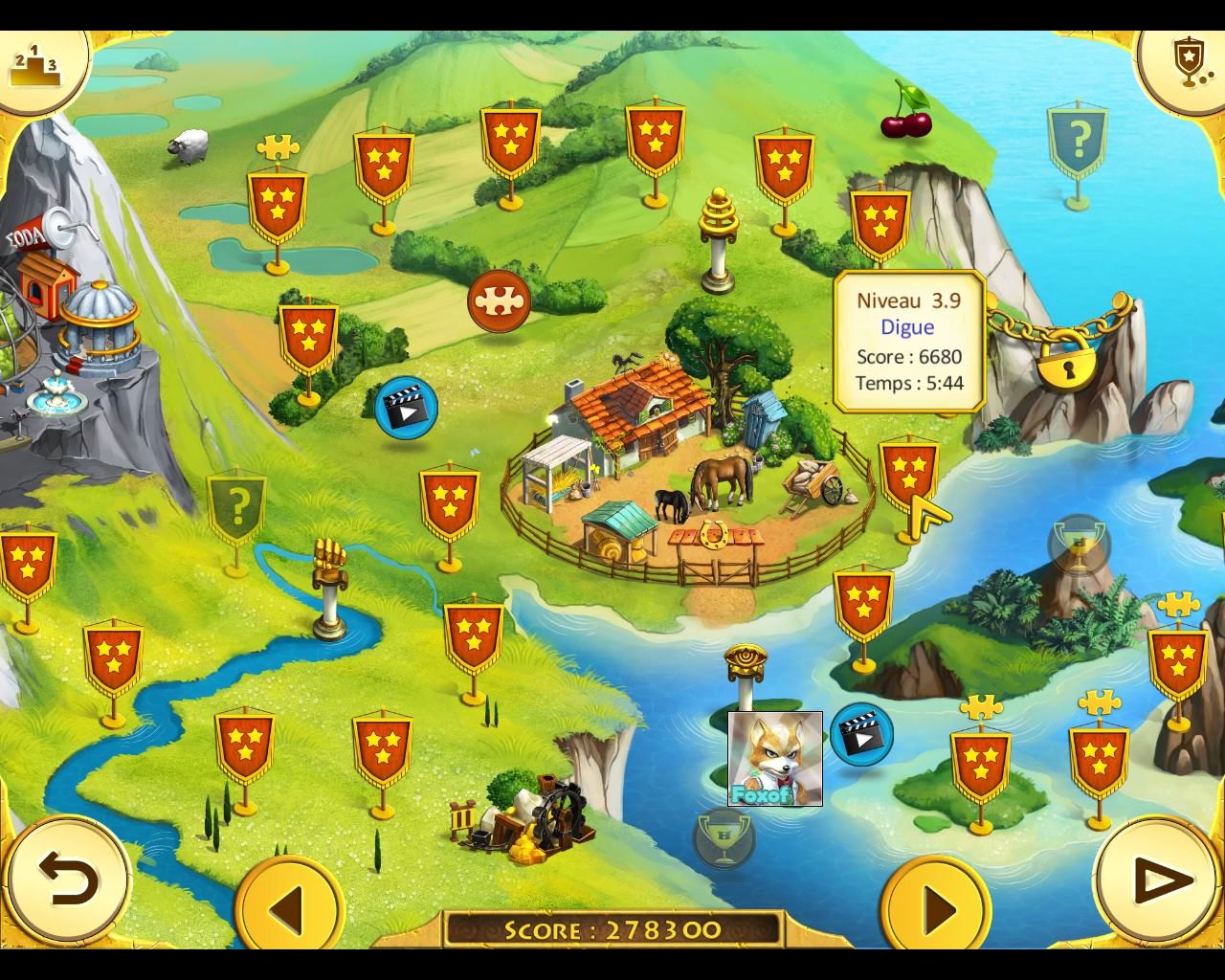
Task: Open the round orange puzzle piece button
Action: tap(499, 300)
